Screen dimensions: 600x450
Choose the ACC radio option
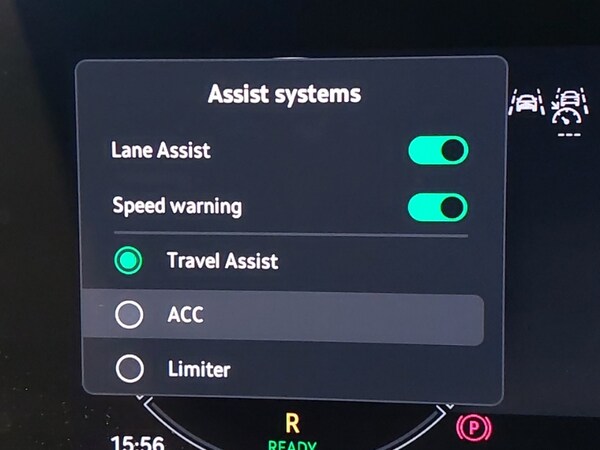click(129, 315)
